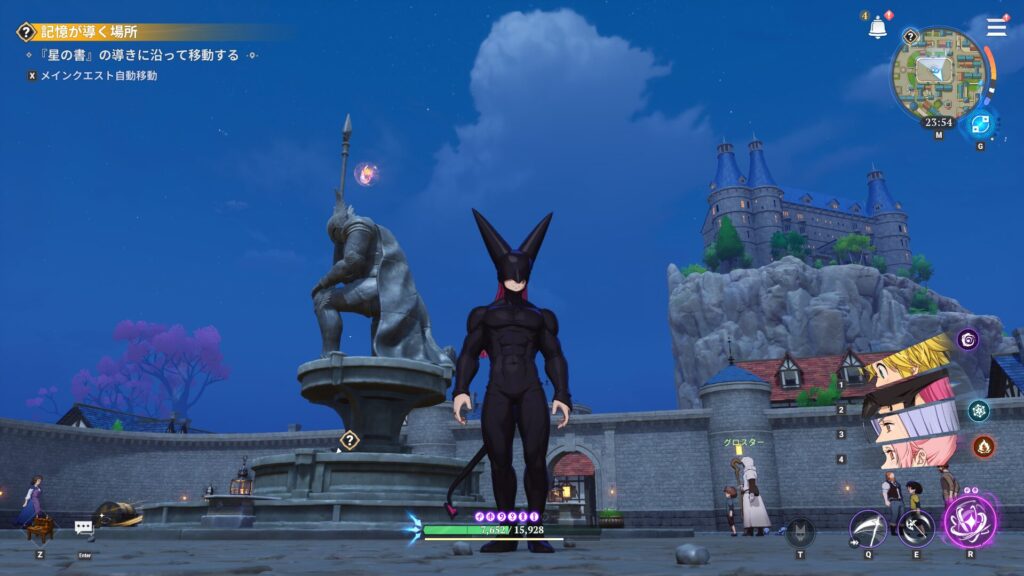The width and height of the screenshot is (1024, 576).
Task: Click the wooden chair sit icon
Action: 40,527
